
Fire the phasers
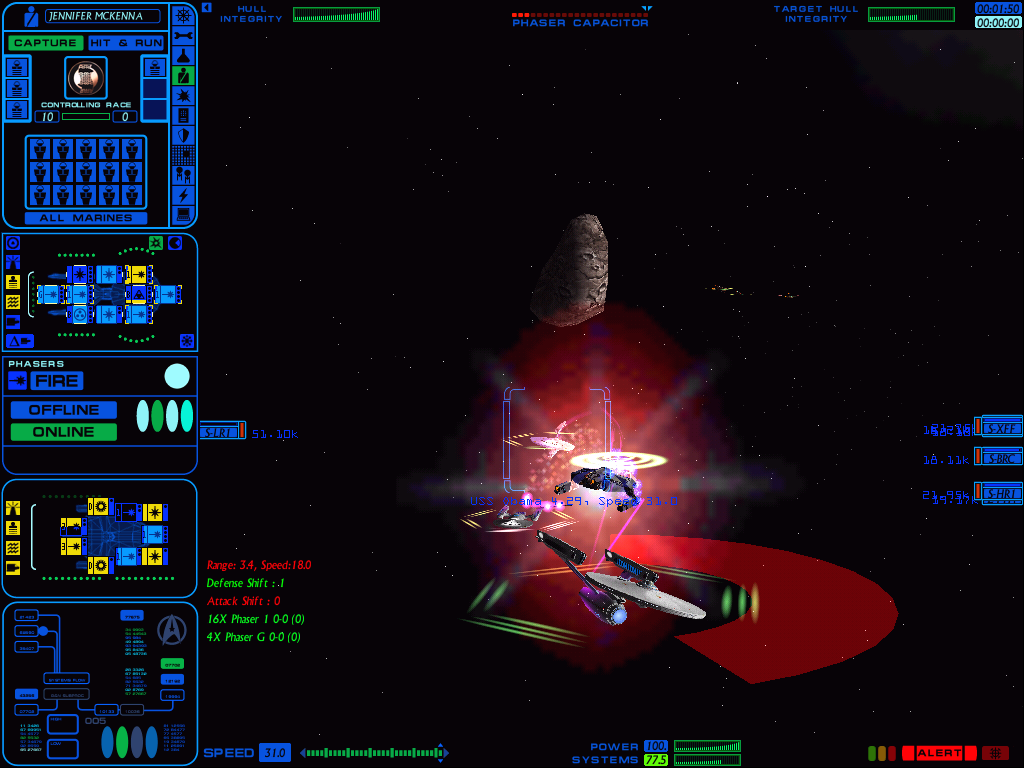tap(57, 380)
